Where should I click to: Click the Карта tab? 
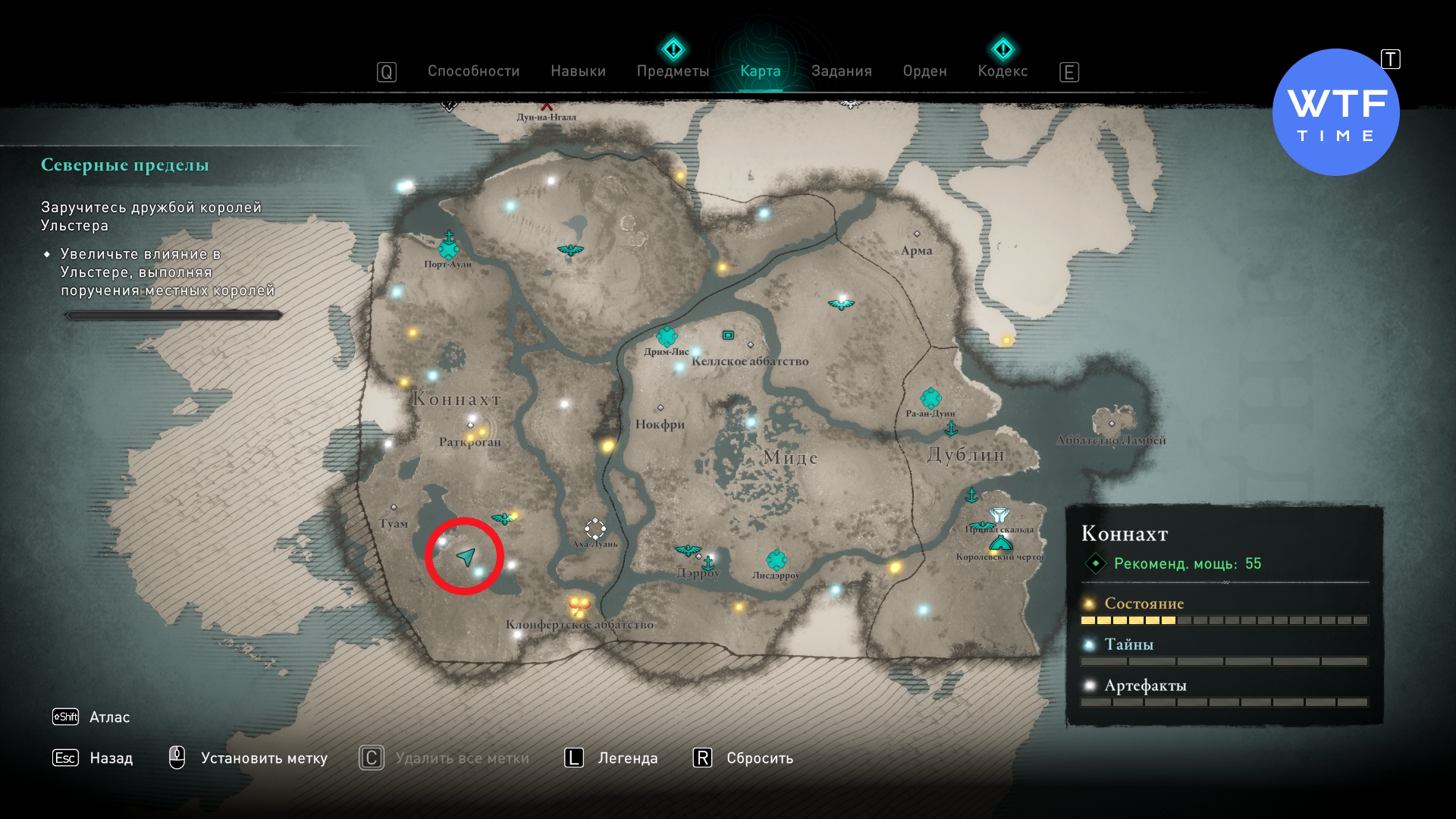760,71
